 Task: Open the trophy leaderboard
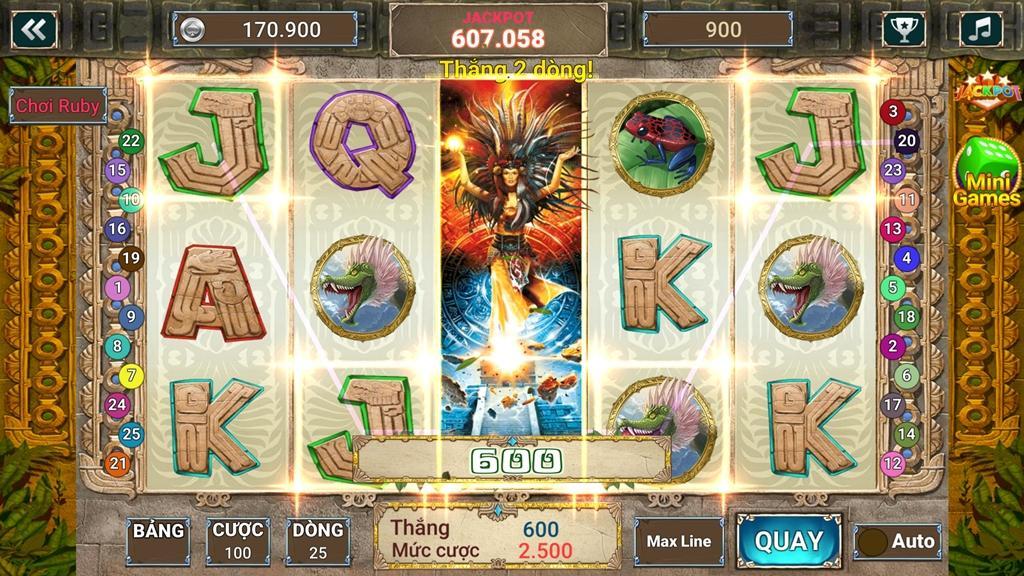click(x=904, y=29)
